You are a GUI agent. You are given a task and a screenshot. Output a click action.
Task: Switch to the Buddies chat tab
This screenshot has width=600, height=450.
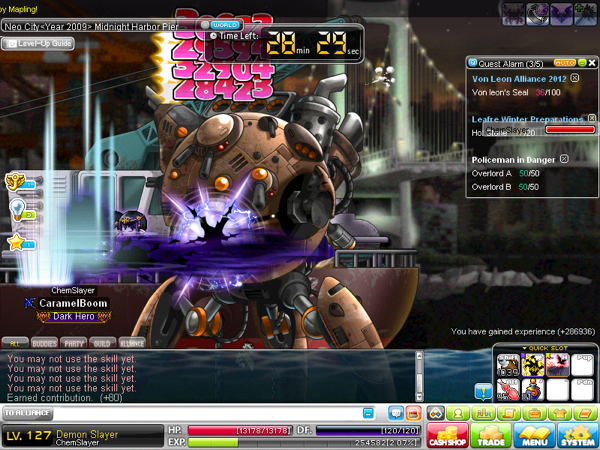45,342
